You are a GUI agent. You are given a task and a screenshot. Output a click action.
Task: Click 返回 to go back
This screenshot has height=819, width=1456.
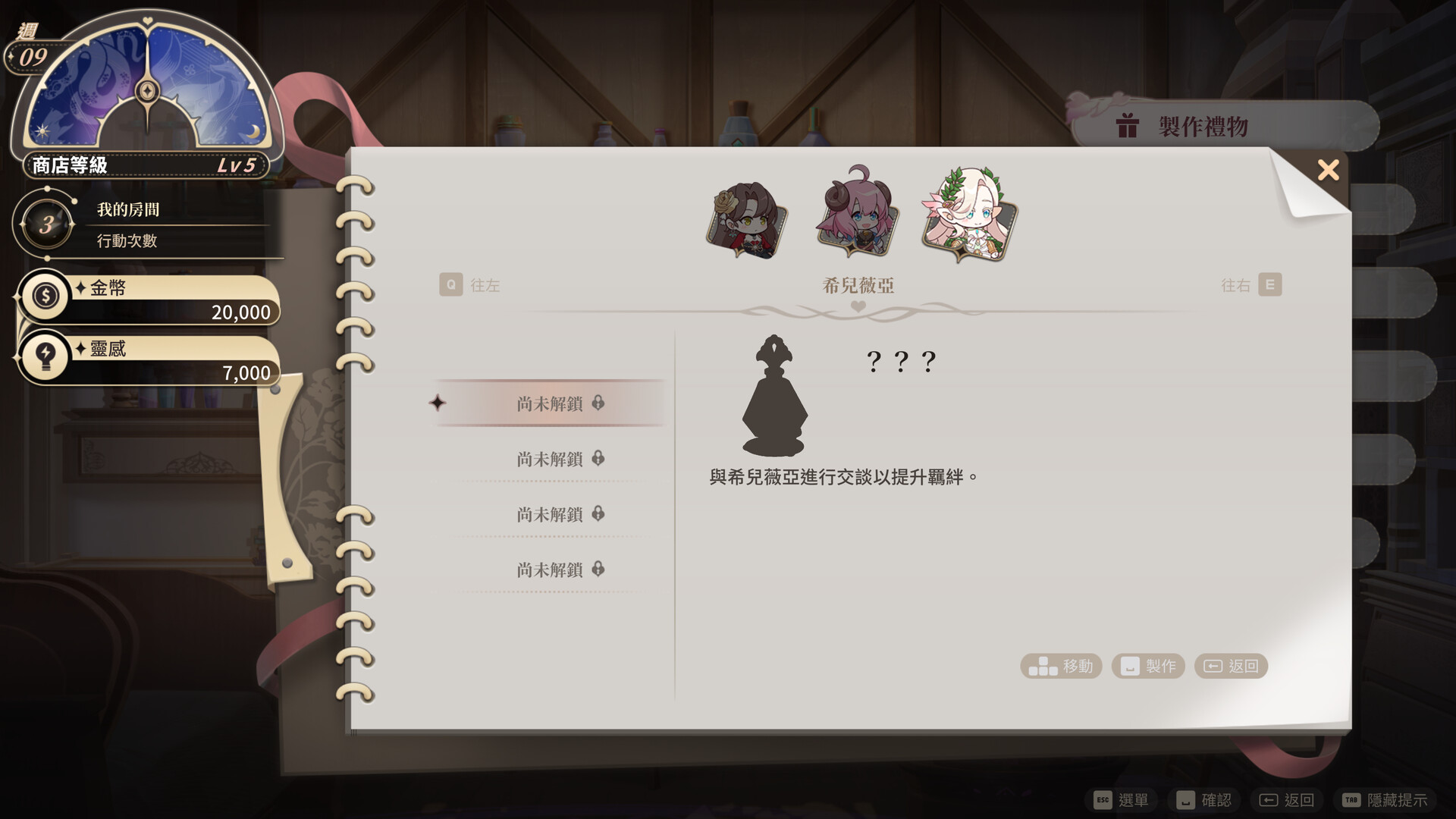1231,666
